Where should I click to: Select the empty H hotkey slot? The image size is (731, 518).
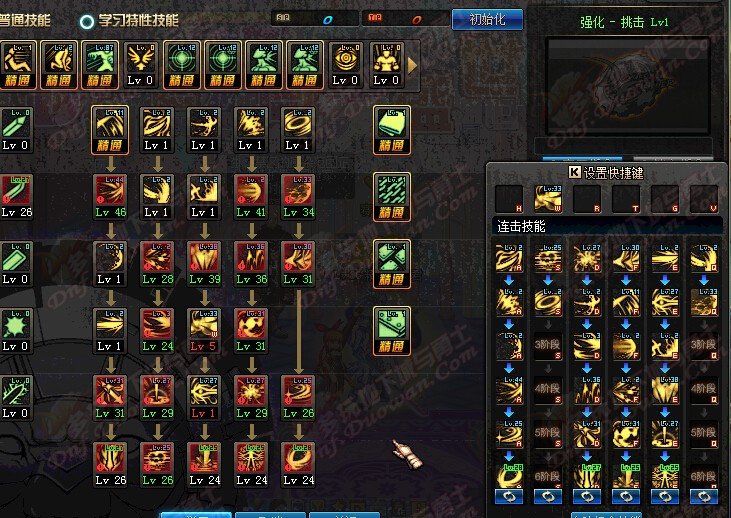pyautogui.click(x=510, y=198)
